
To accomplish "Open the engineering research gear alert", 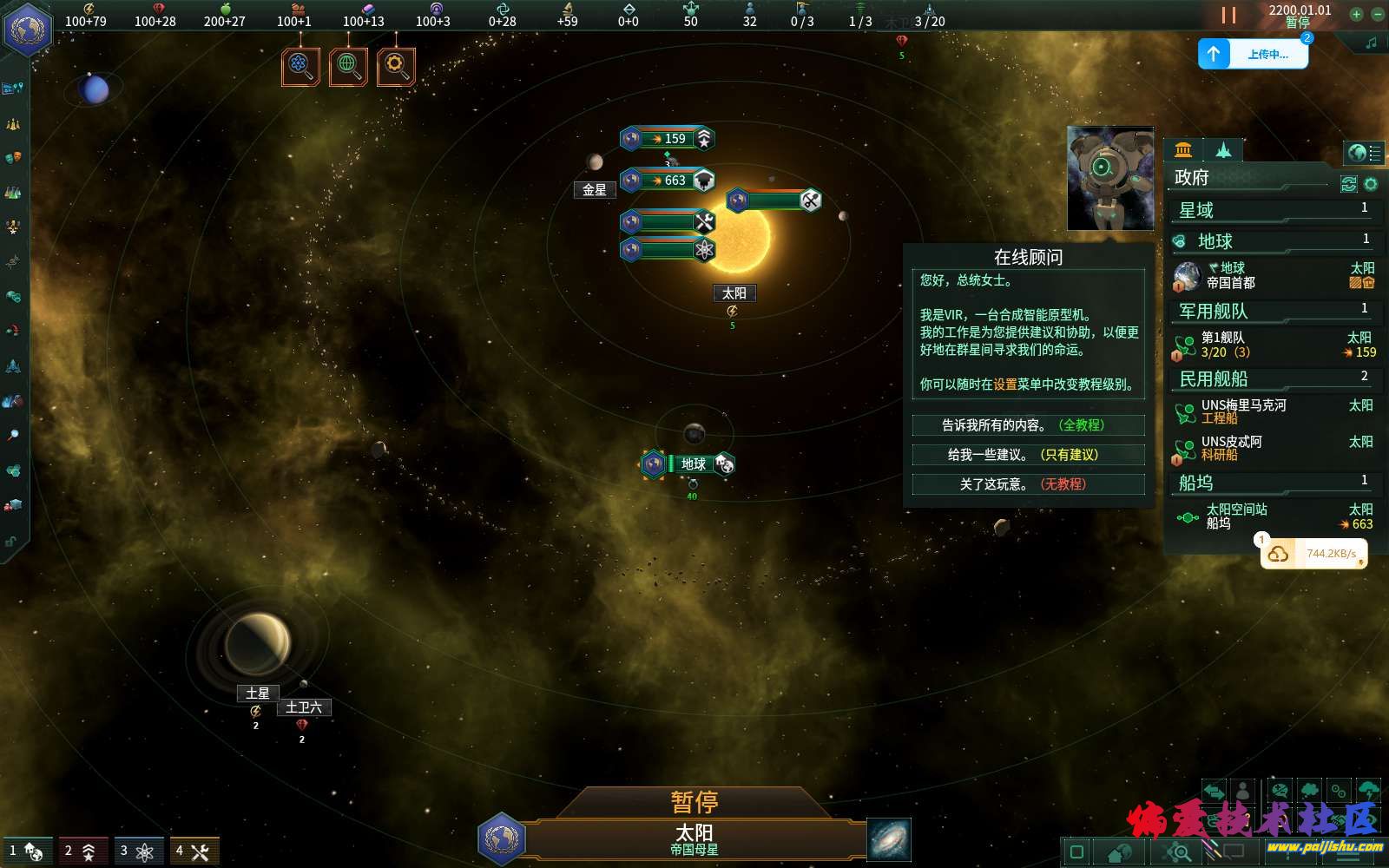I will click(x=396, y=66).
